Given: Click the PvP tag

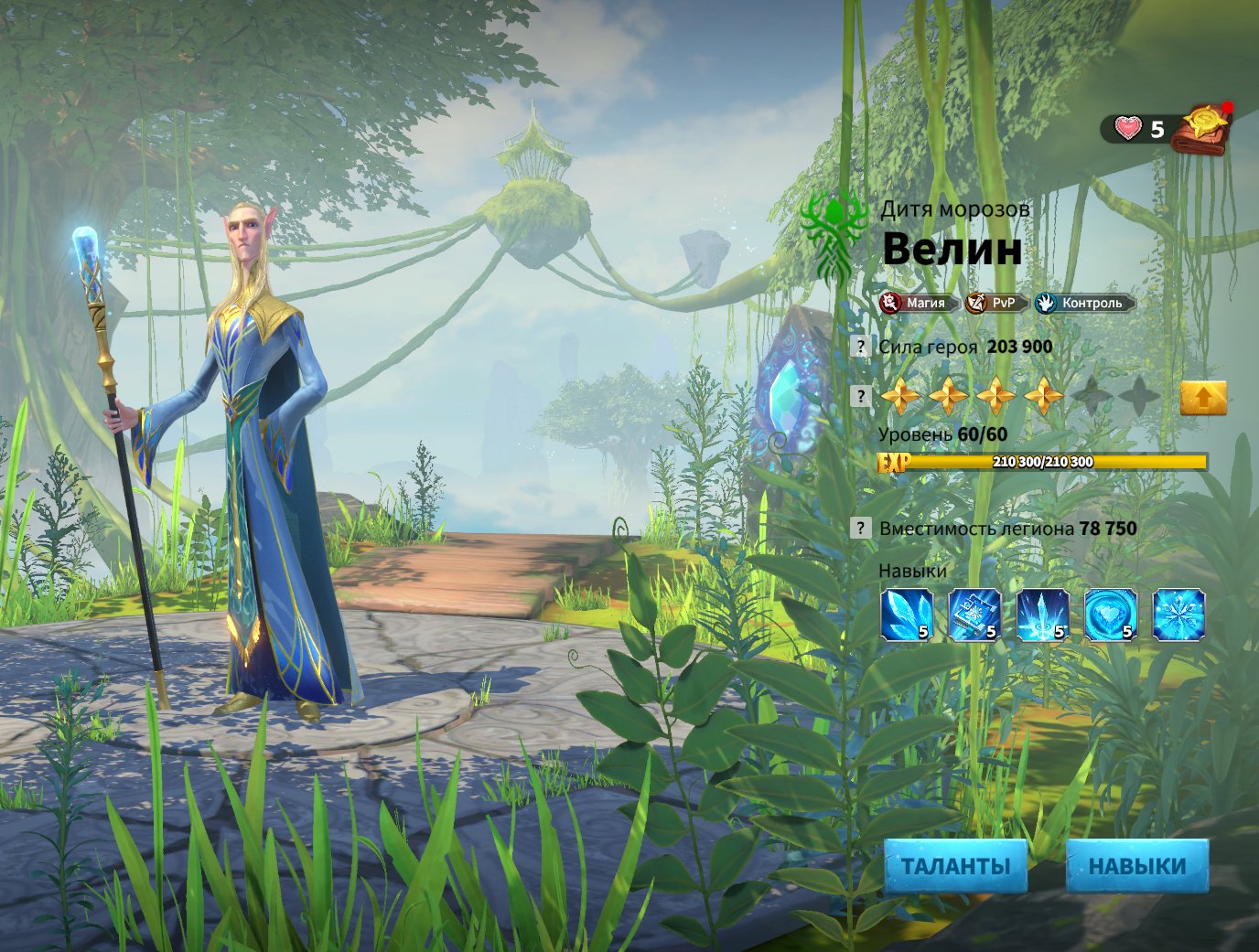Looking at the screenshot, I should tap(995, 303).
